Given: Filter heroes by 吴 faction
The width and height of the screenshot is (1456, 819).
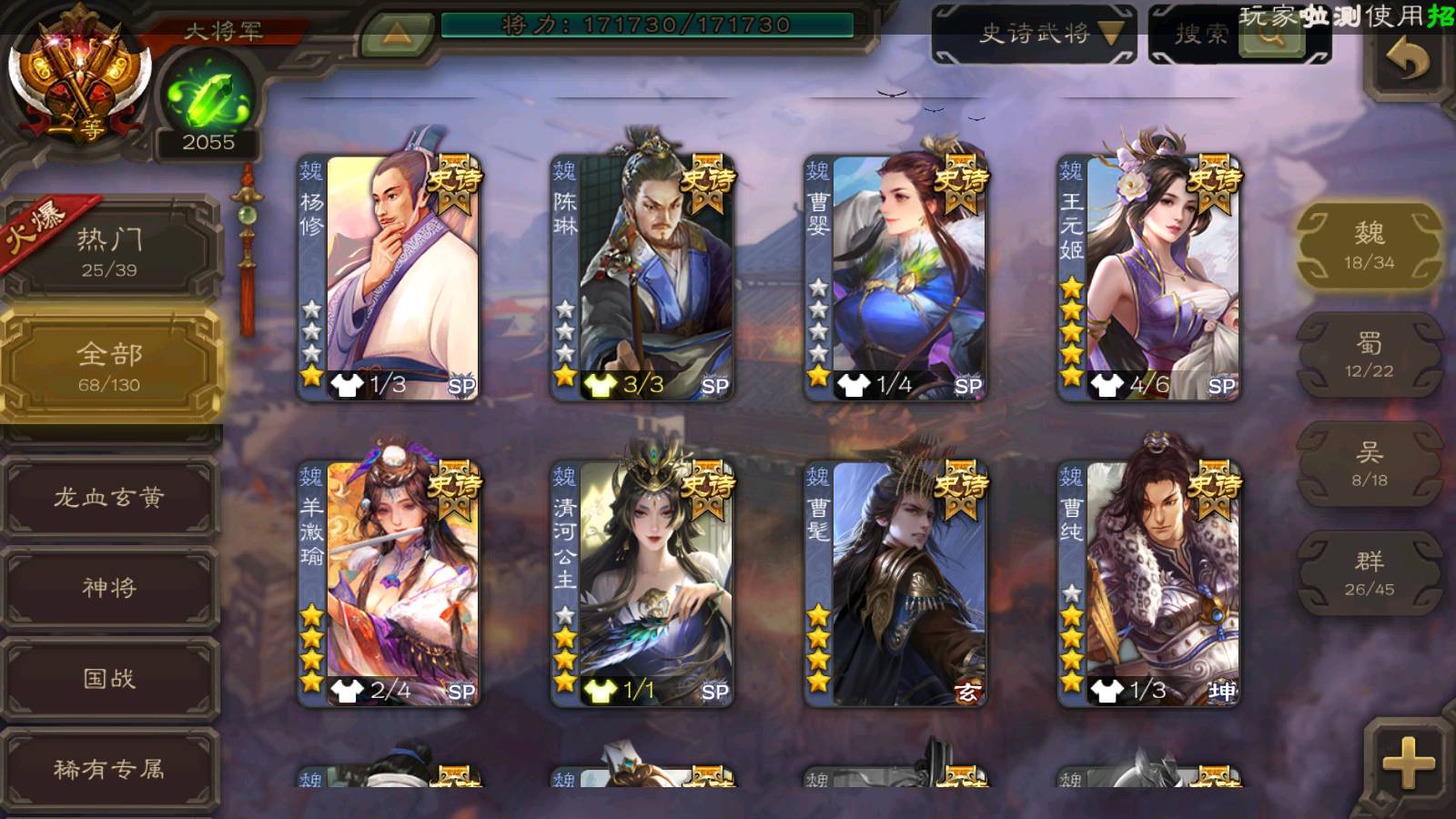Looking at the screenshot, I should (x=1369, y=464).
